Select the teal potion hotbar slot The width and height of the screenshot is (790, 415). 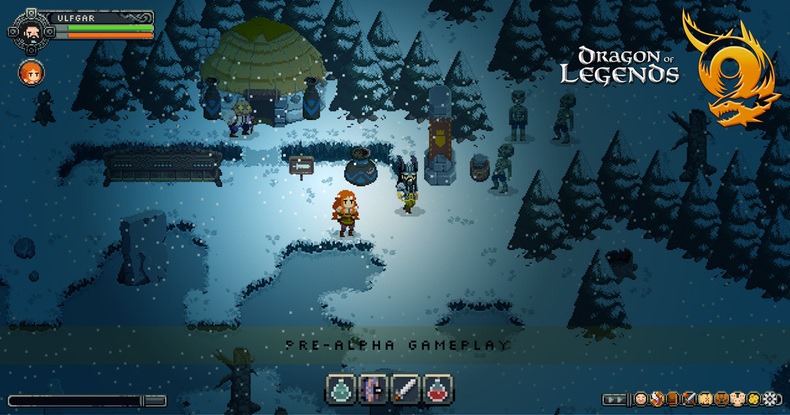coord(343,388)
